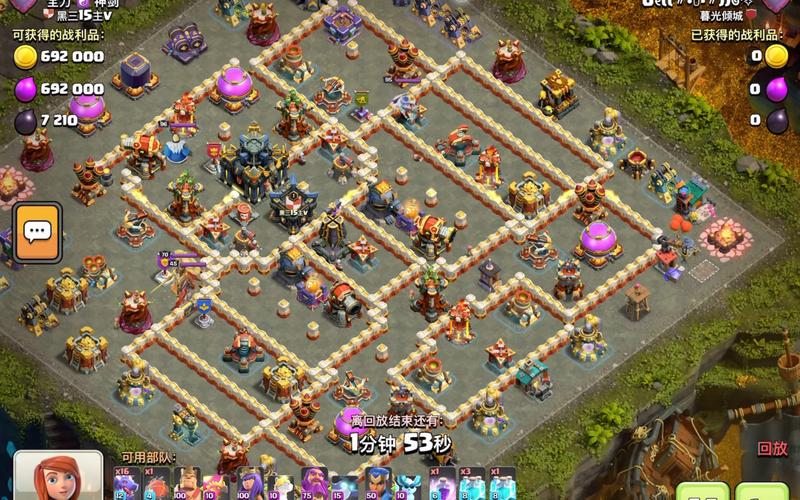Open the chat speech bubble button
800x500 pixels.
pos(37,233)
